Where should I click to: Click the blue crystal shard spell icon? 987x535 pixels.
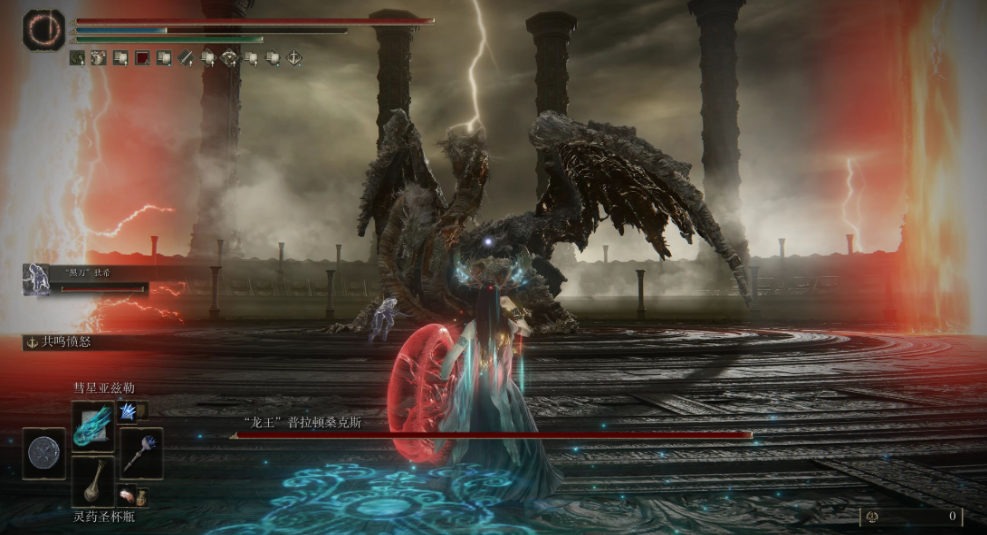click(128, 411)
